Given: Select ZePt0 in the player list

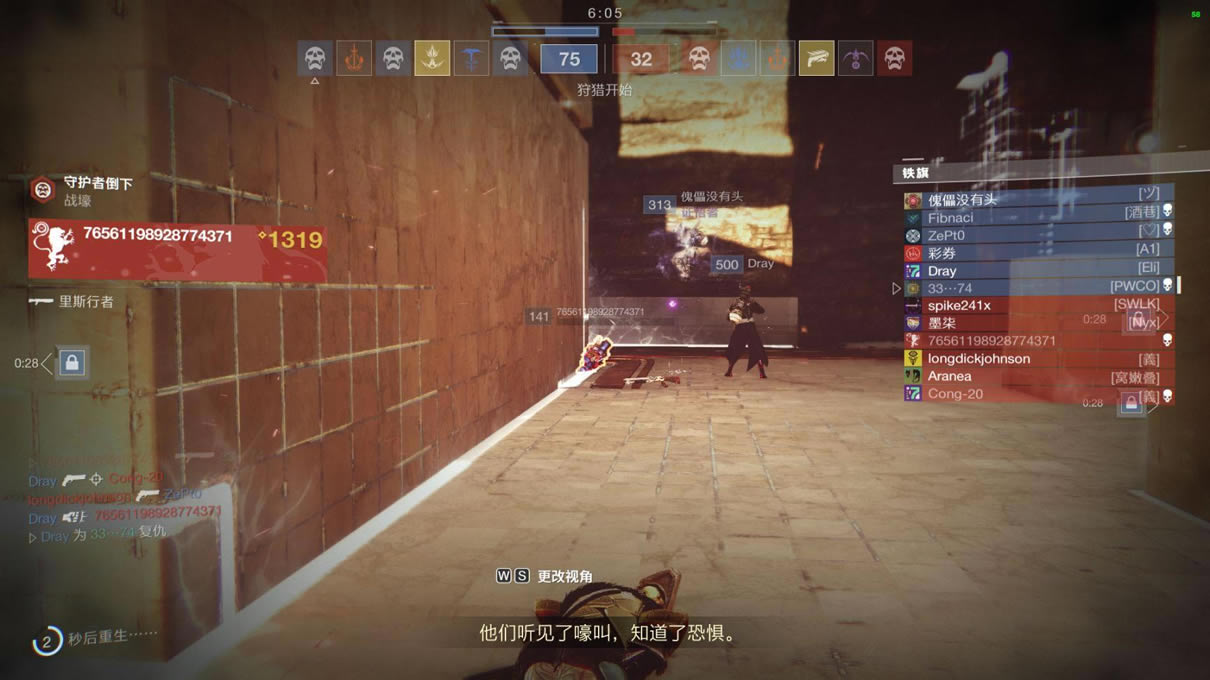Looking at the screenshot, I should pyautogui.click(x=1037, y=236).
